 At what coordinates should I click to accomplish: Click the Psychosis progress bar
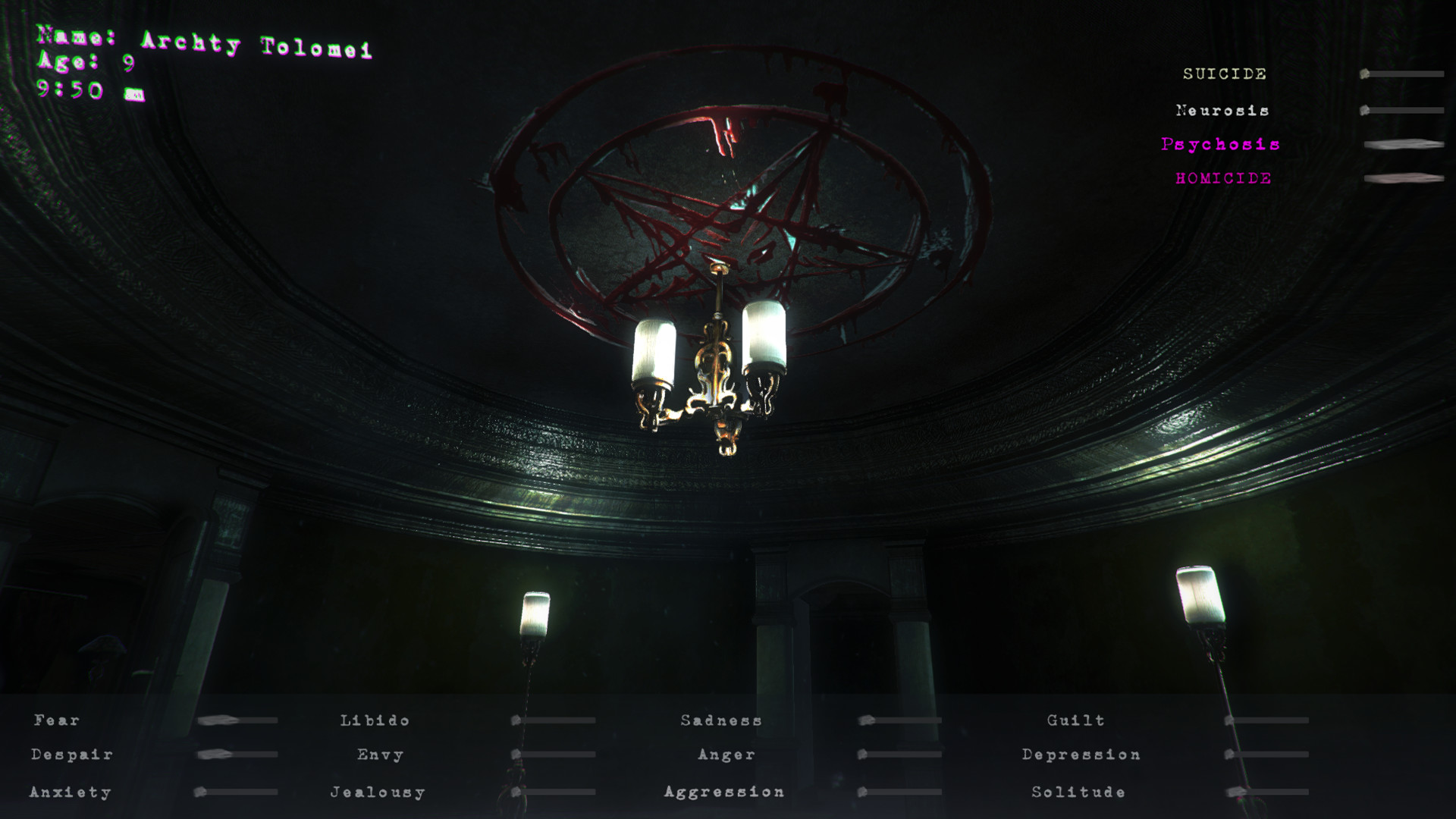1403,145
